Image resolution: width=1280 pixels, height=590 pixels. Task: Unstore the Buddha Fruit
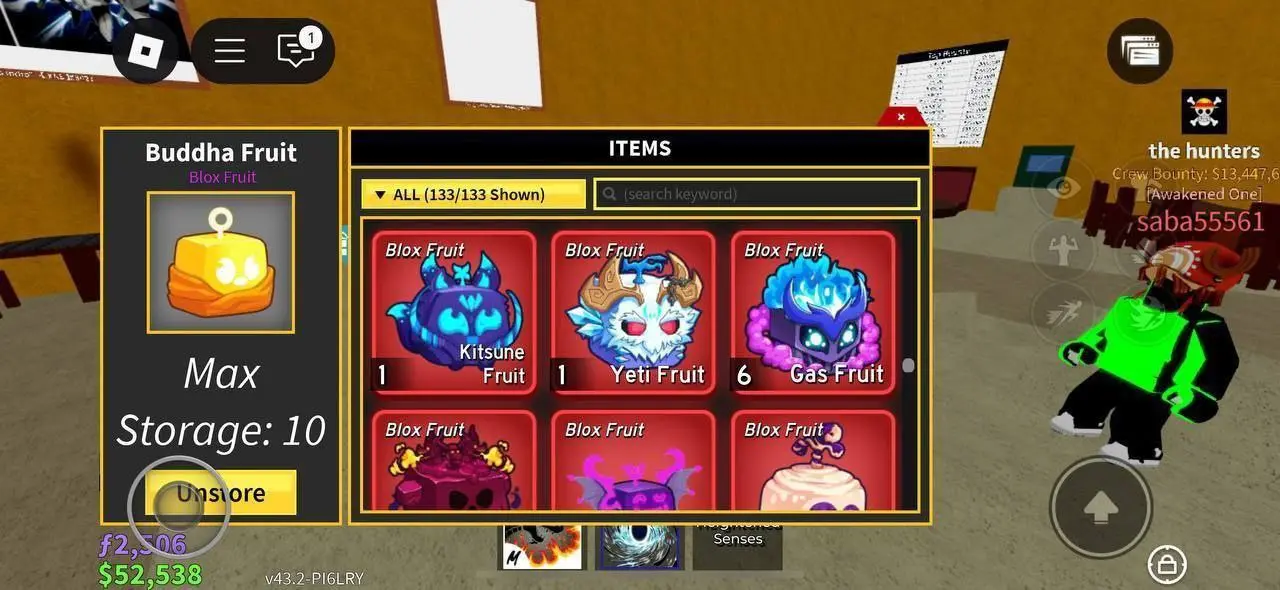click(x=221, y=492)
